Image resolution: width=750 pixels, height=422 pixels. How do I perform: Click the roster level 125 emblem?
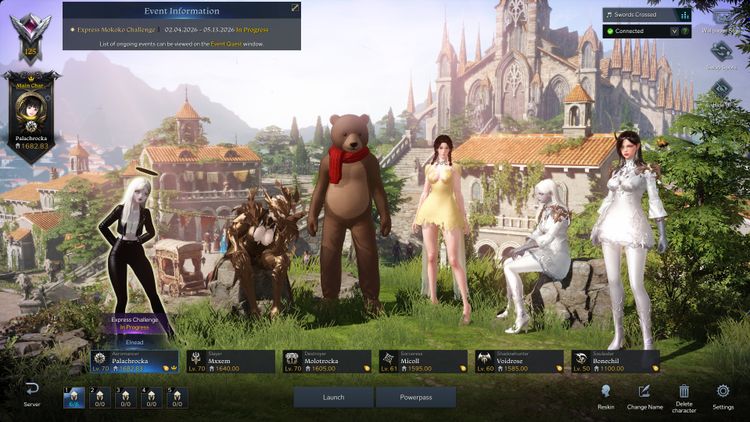coord(30,36)
